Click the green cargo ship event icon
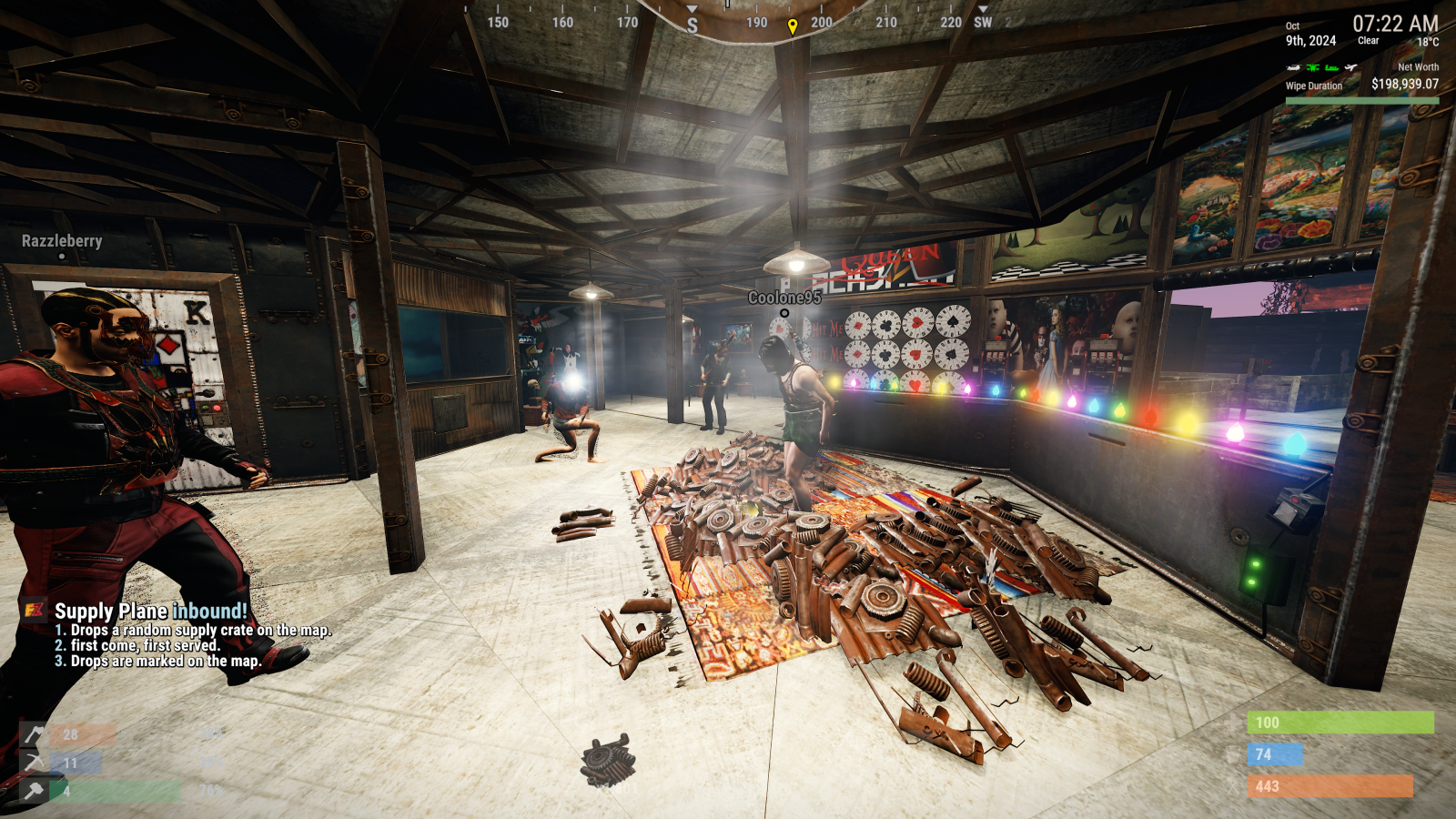This screenshot has height=819, width=1456. pos(1332,67)
